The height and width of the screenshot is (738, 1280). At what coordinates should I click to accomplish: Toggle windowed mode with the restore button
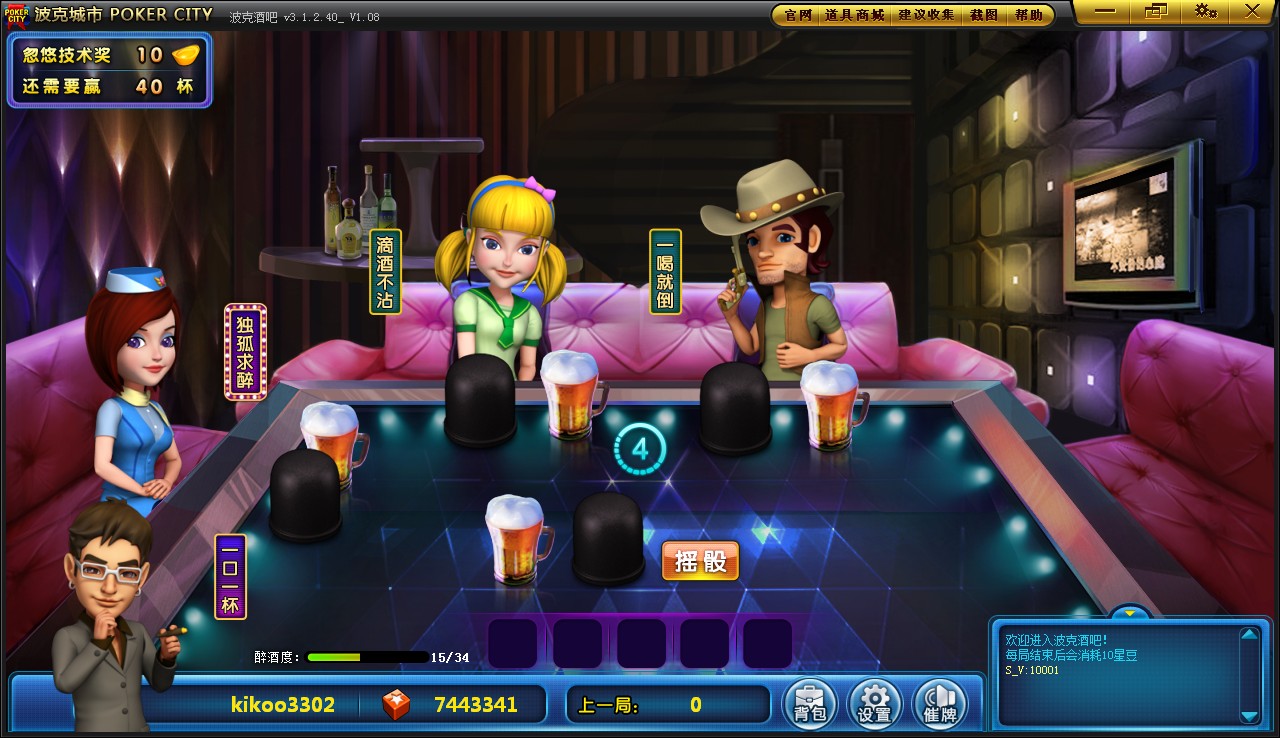click(x=1155, y=11)
